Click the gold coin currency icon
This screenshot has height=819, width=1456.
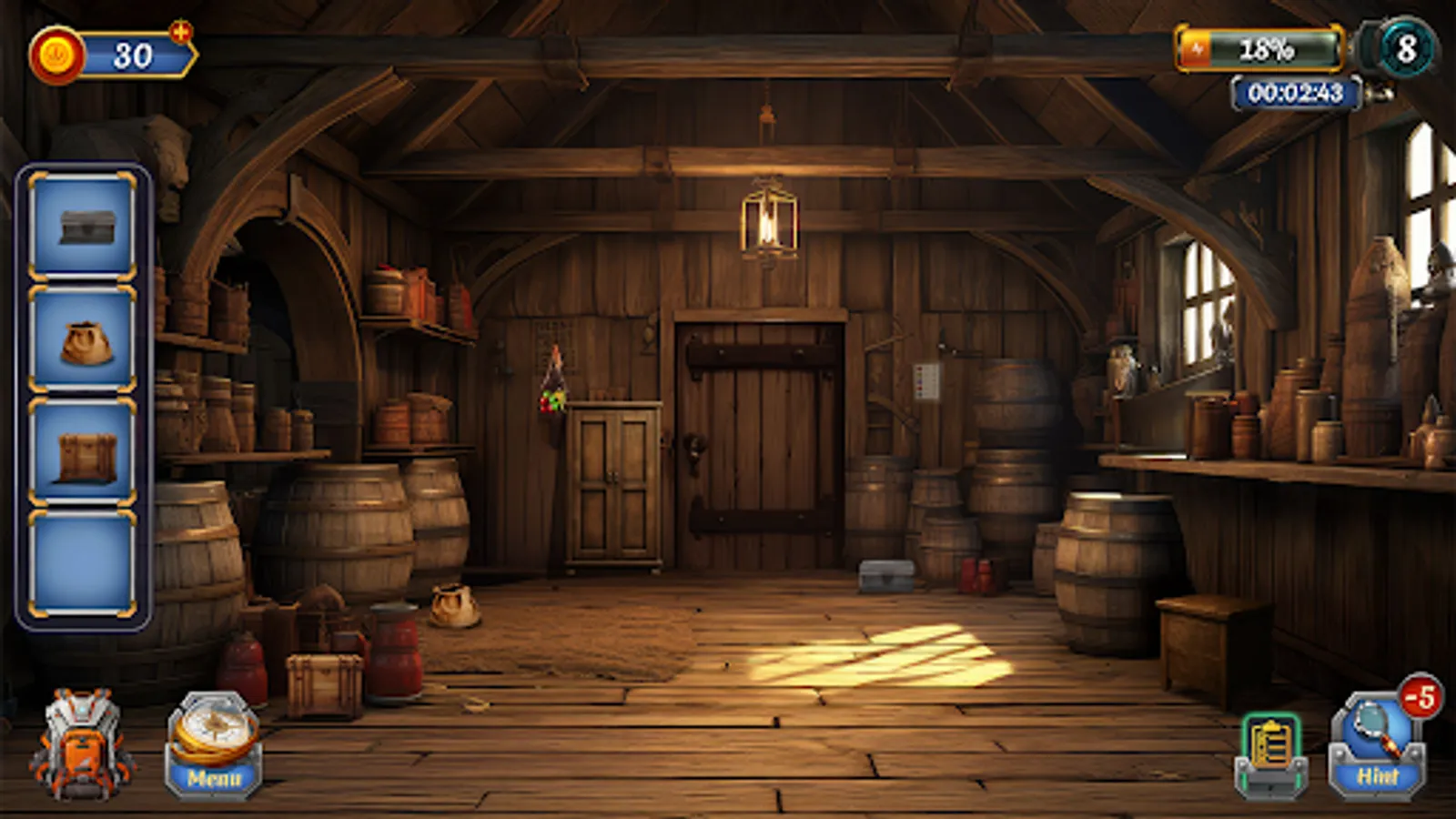coord(58,52)
